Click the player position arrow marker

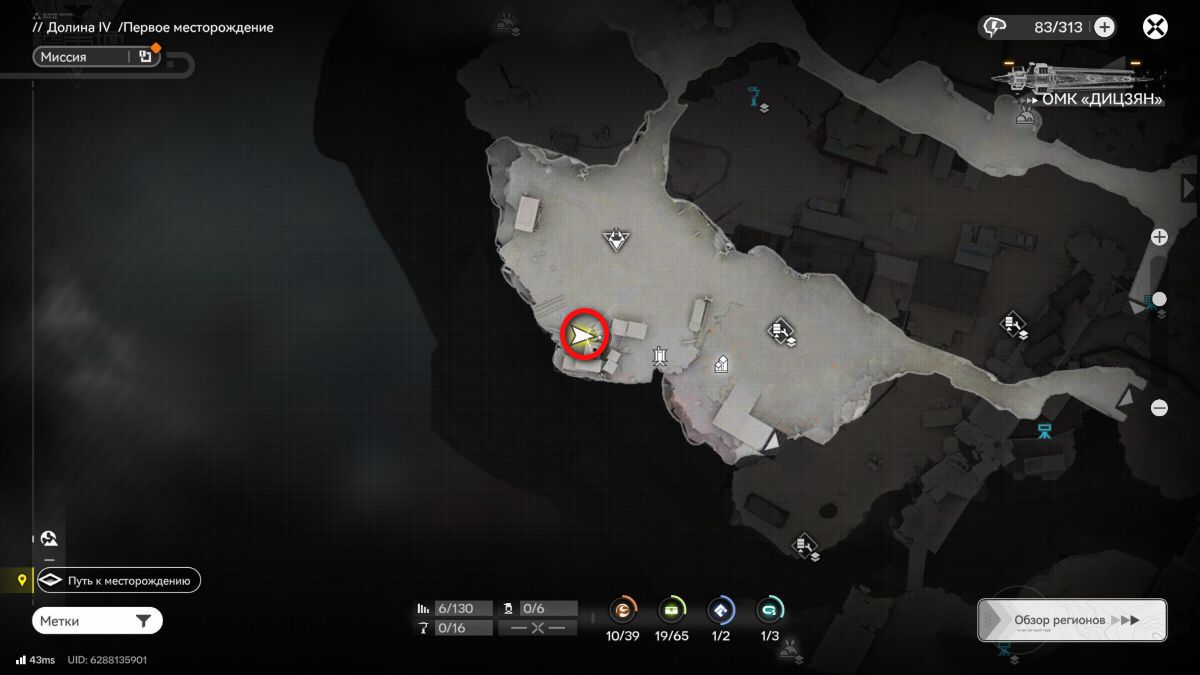585,334
